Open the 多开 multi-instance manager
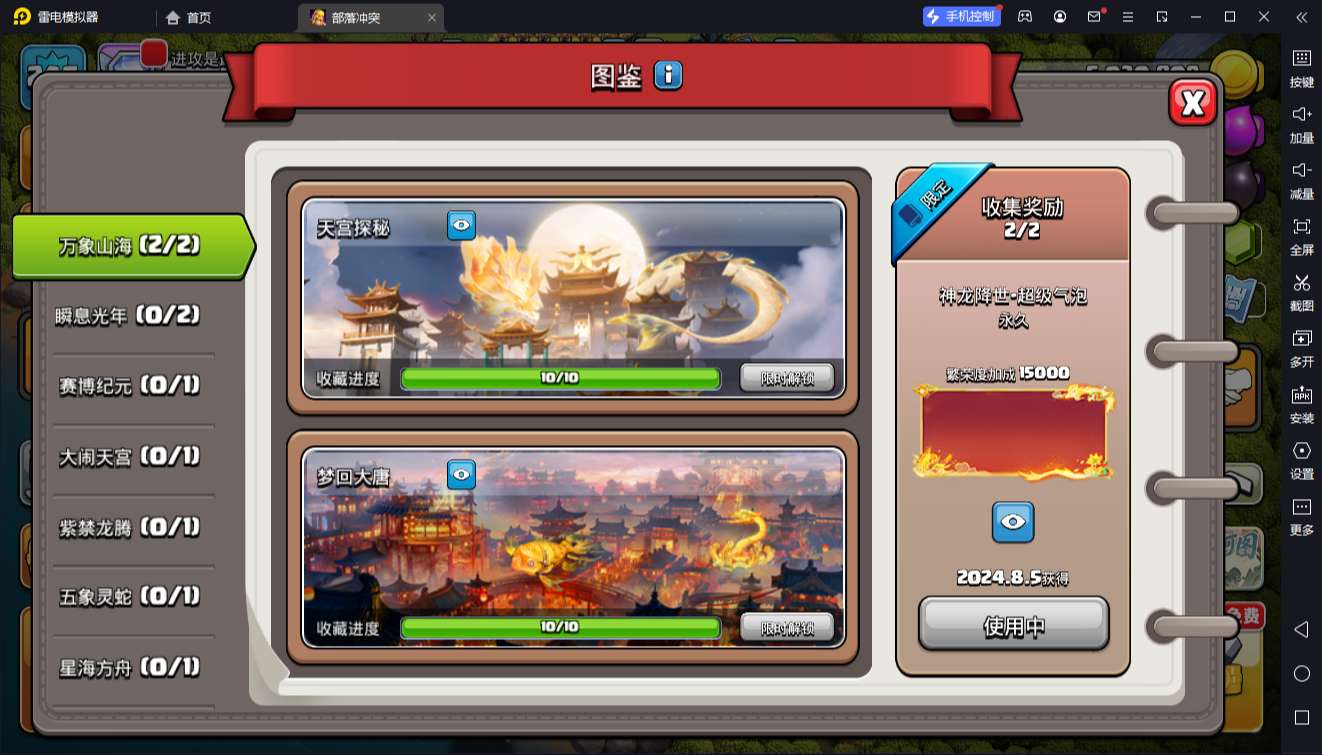 1302,350
